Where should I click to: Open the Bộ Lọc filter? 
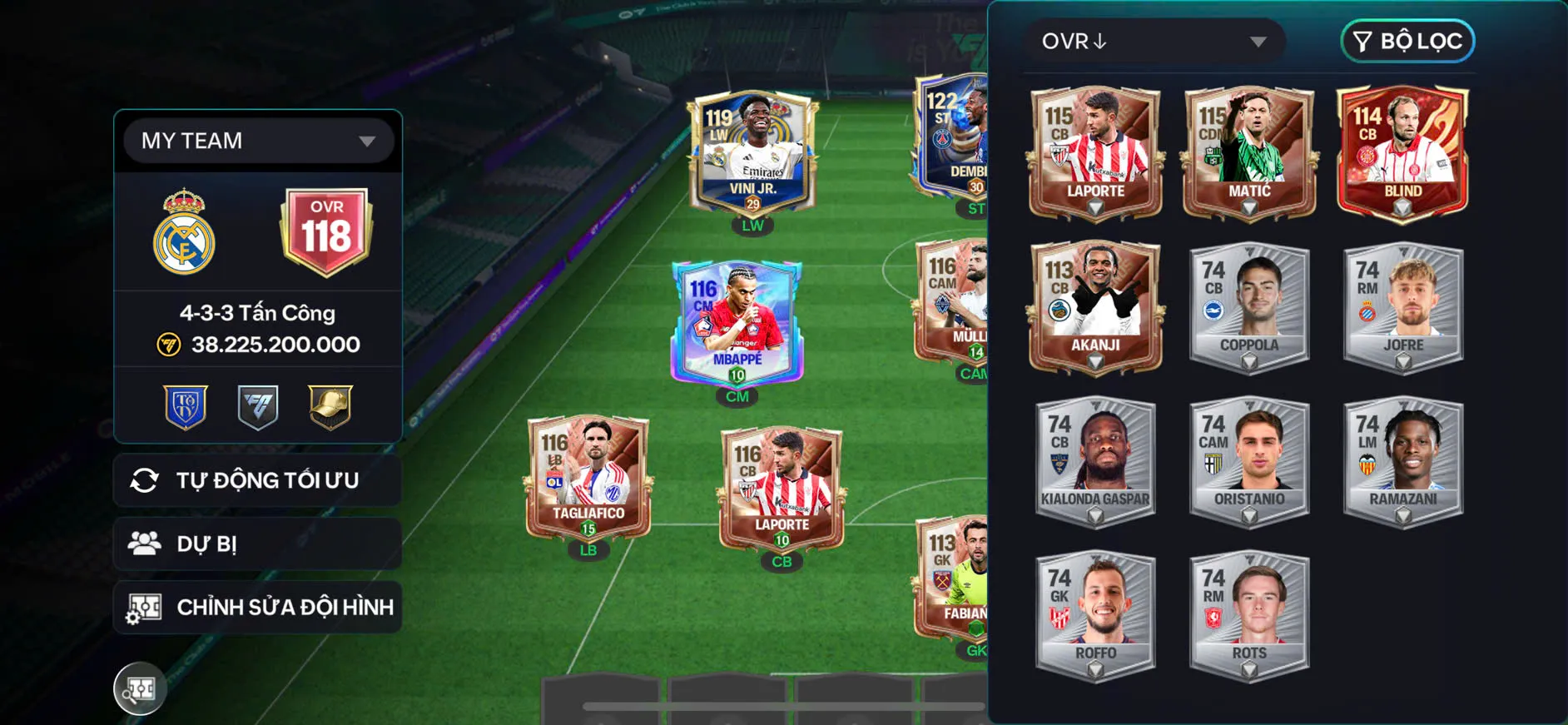tap(1407, 42)
